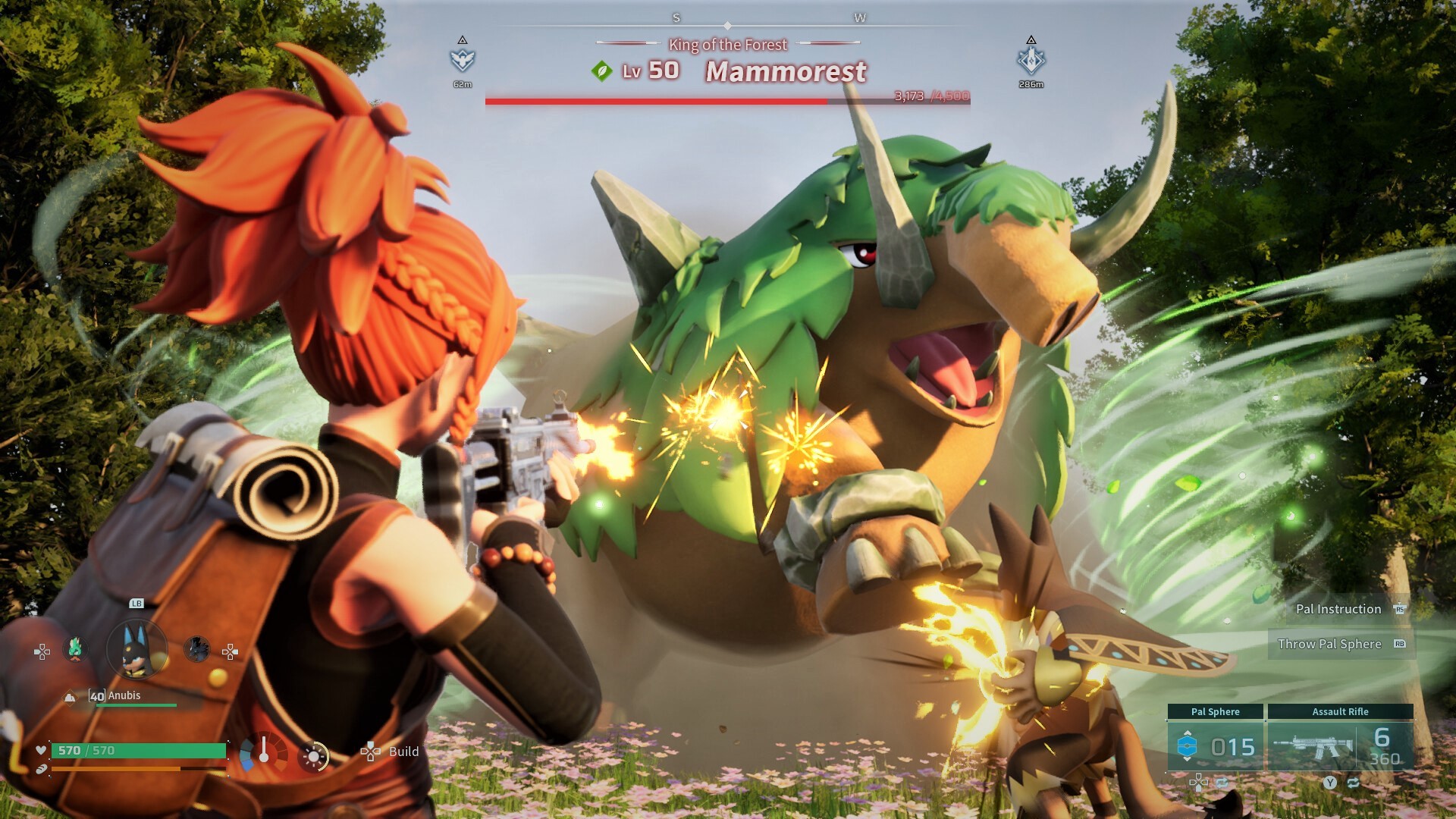This screenshot has height=819, width=1456.
Task: Click the LB button prompt above Anubis
Action: (x=136, y=604)
